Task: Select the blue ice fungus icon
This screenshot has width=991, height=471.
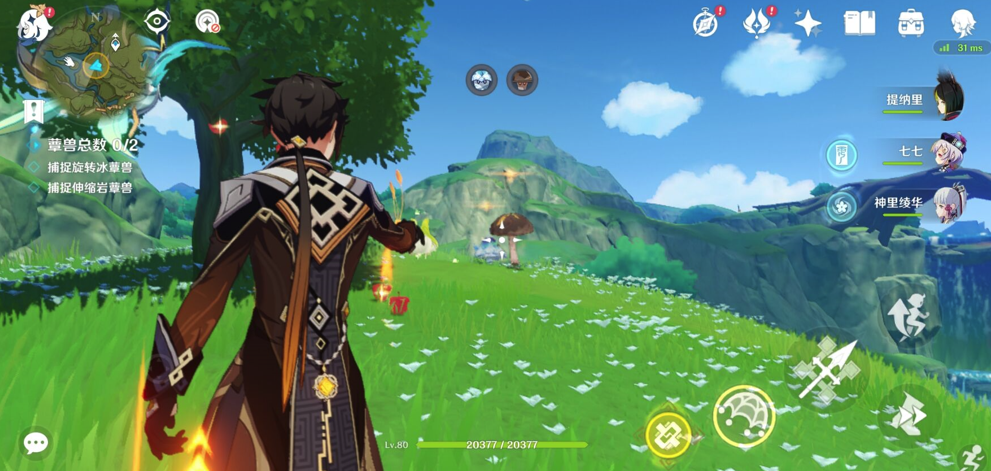Action: (x=482, y=80)
